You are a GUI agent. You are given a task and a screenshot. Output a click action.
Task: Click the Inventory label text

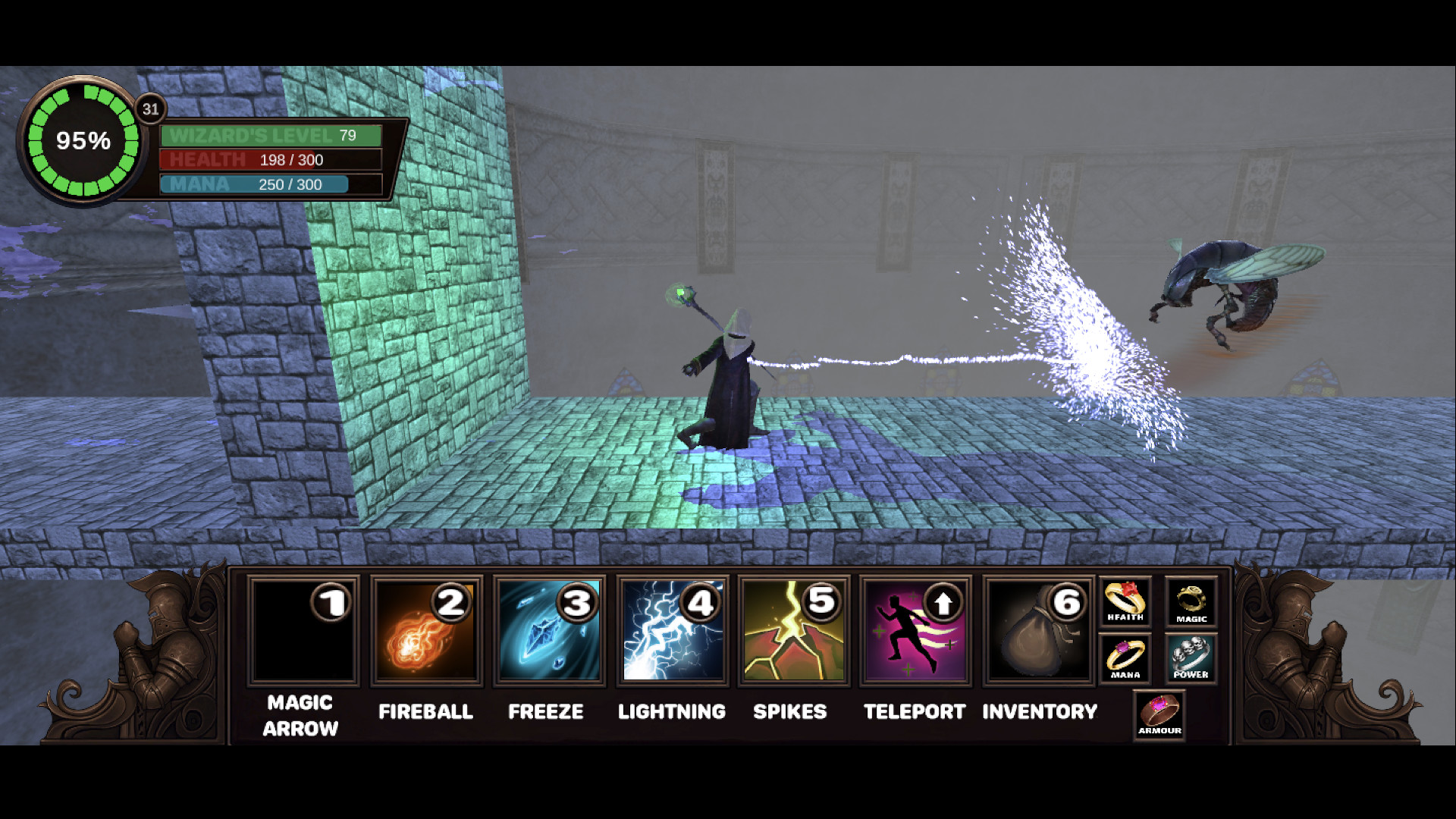[1040, 711]
